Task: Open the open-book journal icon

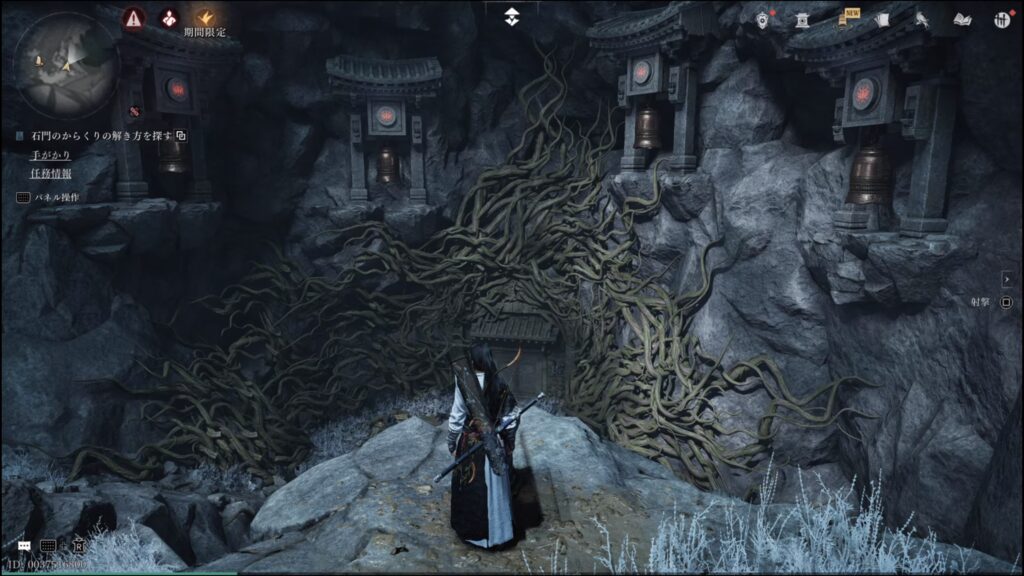Action: (x=962, y=19)
